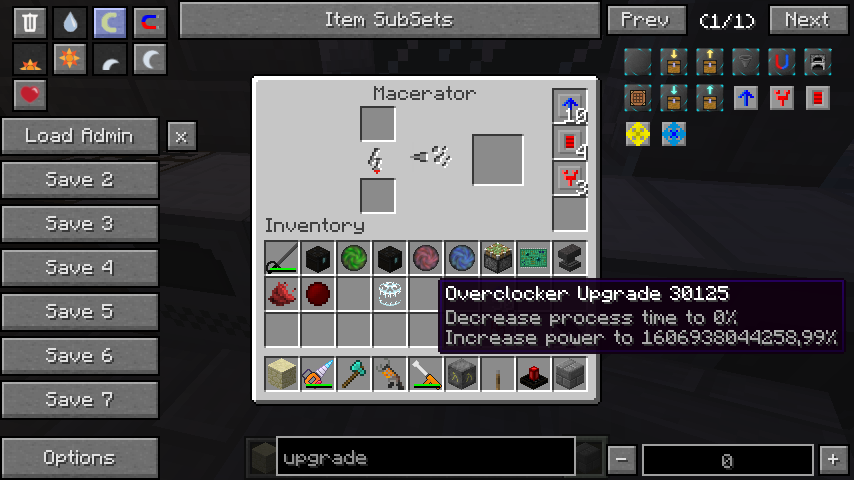Pick the yellow diamond upgrade from item panel
Image resolution: width=854 pixels, height=480 pixels.
pos(638,133)
